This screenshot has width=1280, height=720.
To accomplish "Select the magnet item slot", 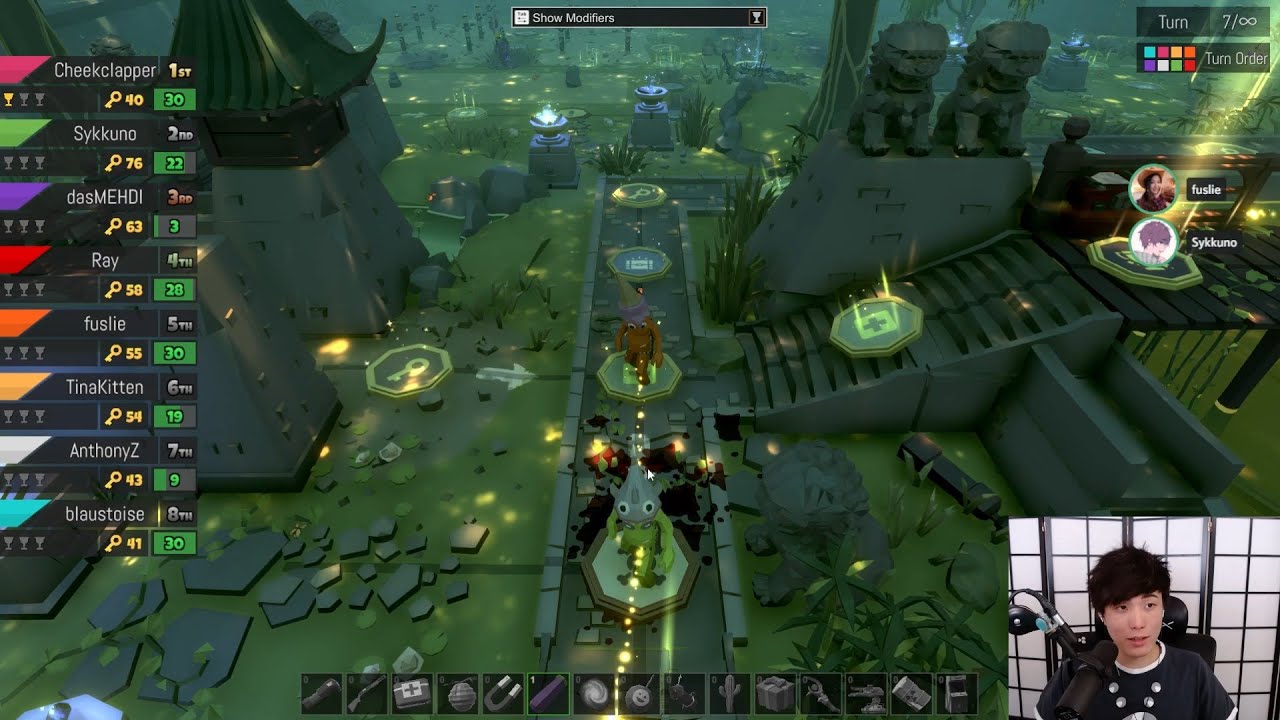I will click(503, 693).
